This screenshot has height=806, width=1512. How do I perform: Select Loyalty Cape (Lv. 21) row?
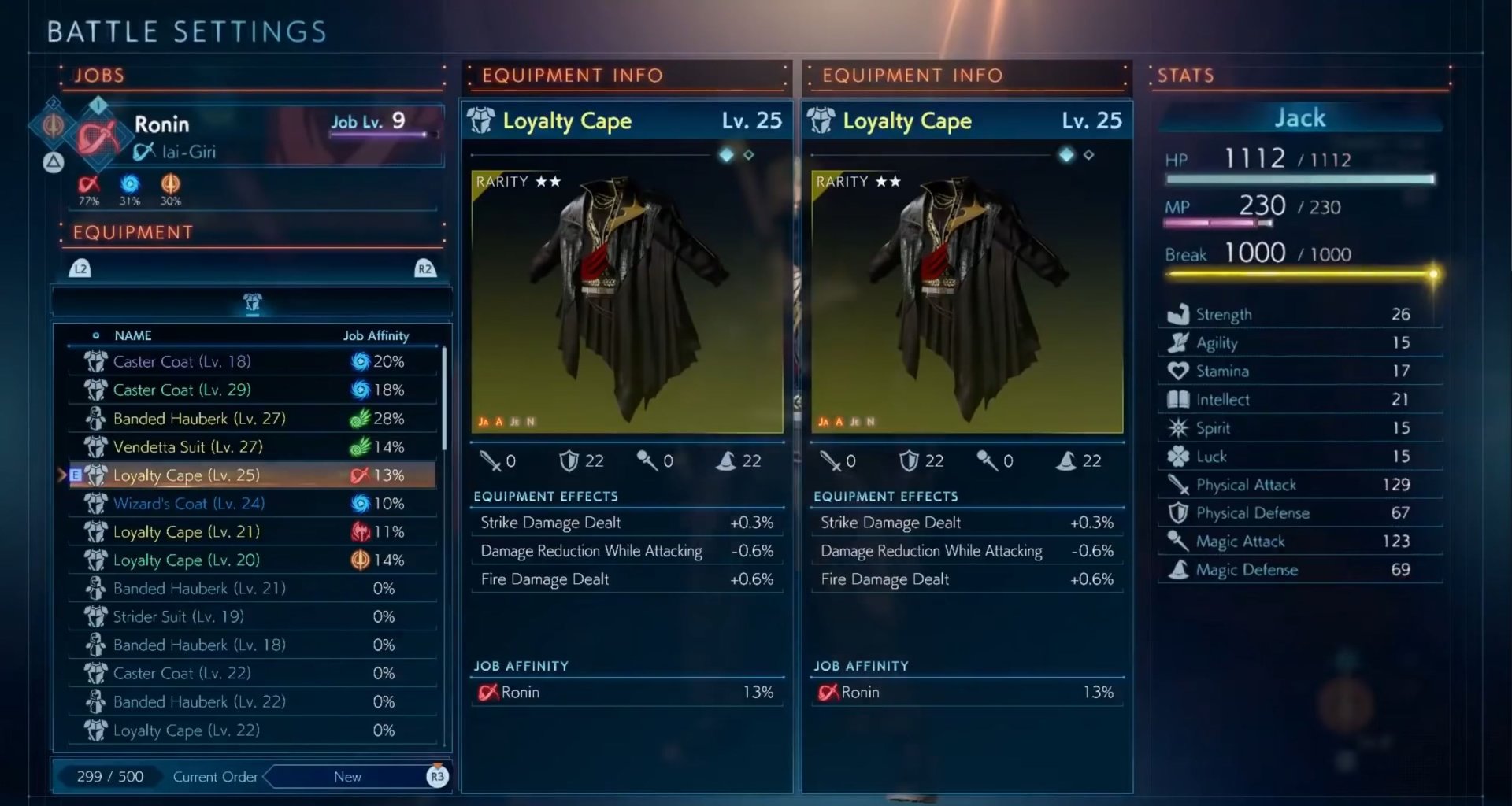click(252, 531)
